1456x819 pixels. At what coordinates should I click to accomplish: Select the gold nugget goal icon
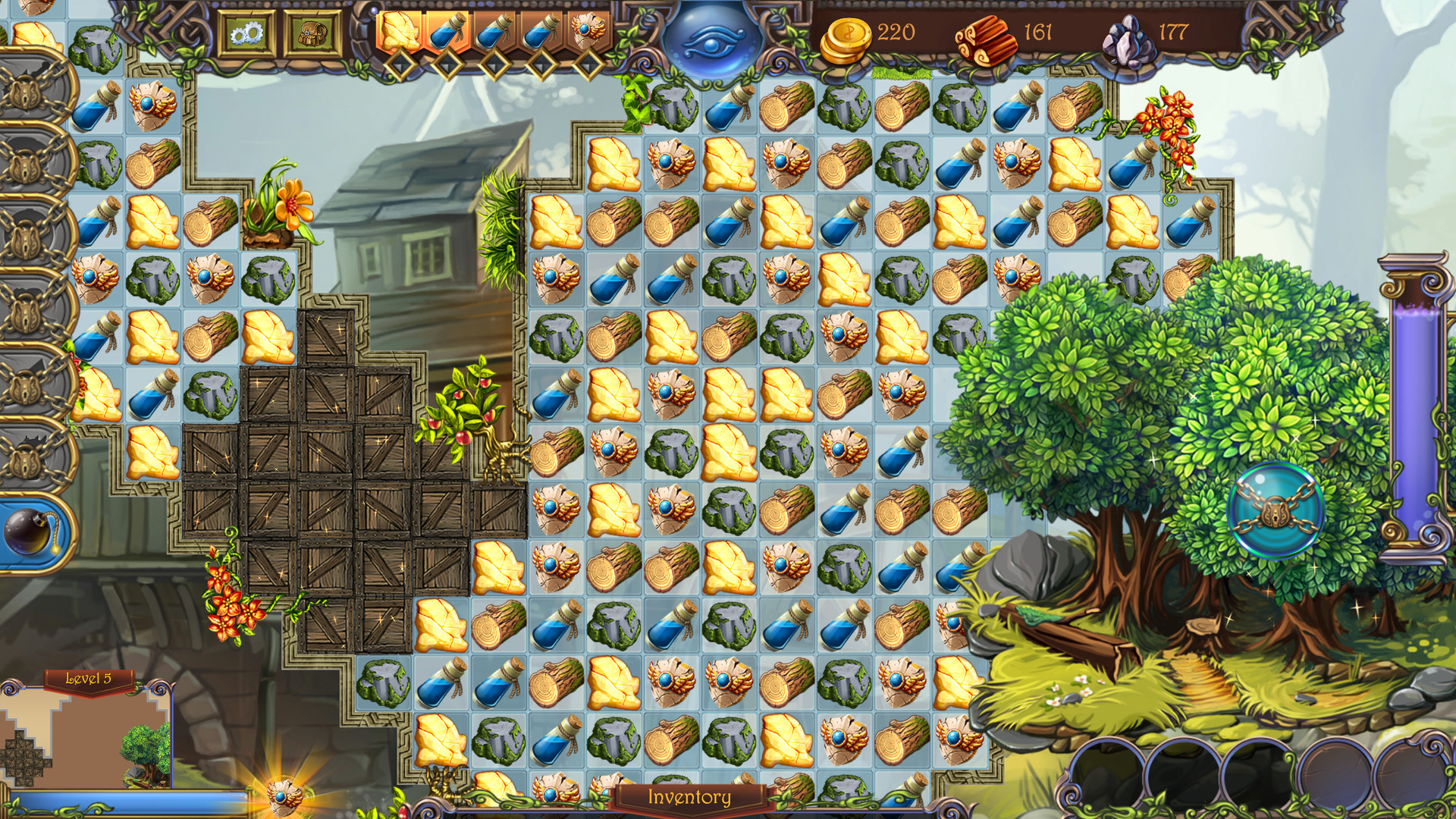click(400, 30)
